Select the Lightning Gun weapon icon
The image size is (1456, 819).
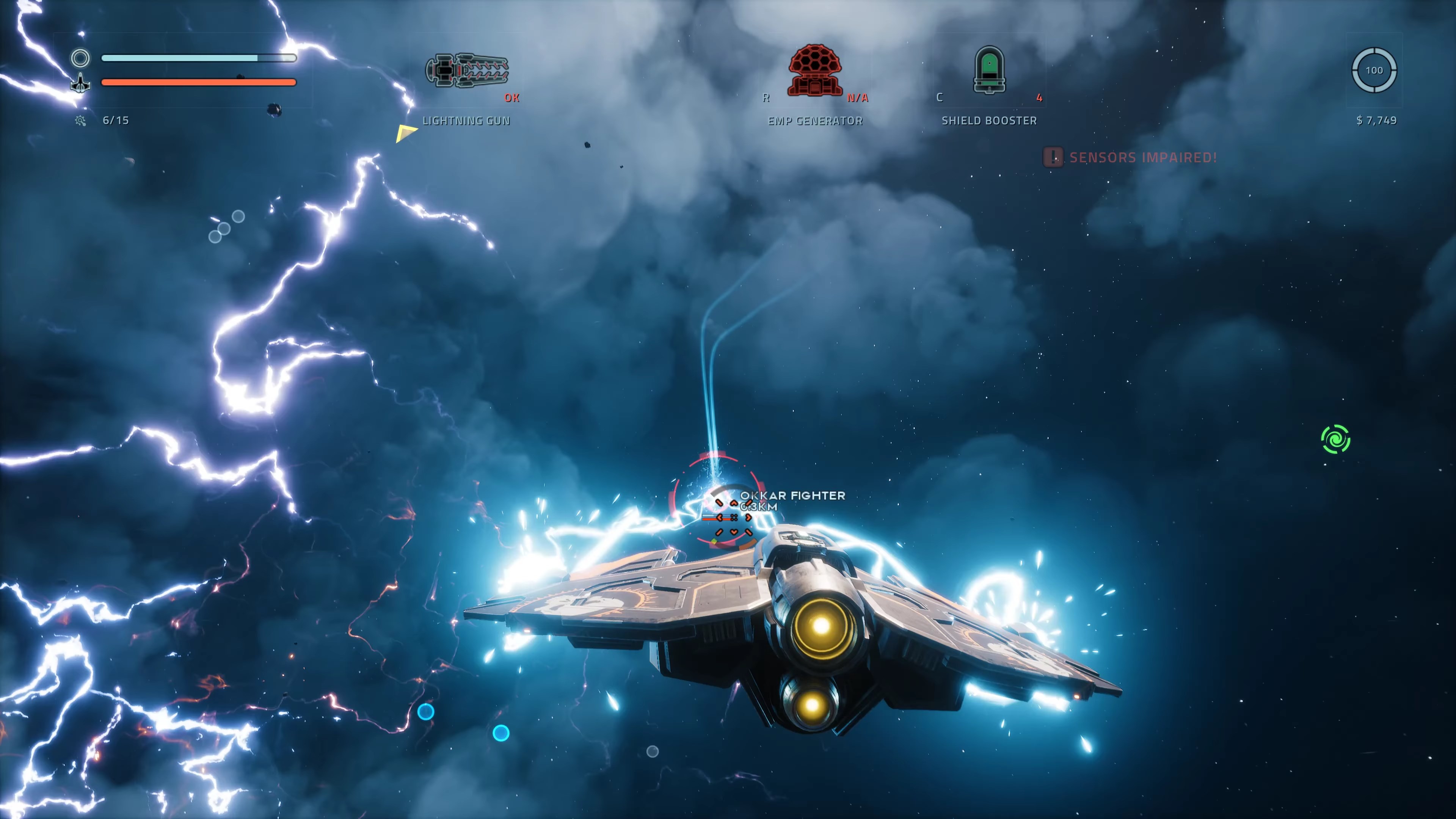click(x=467, y=71)
